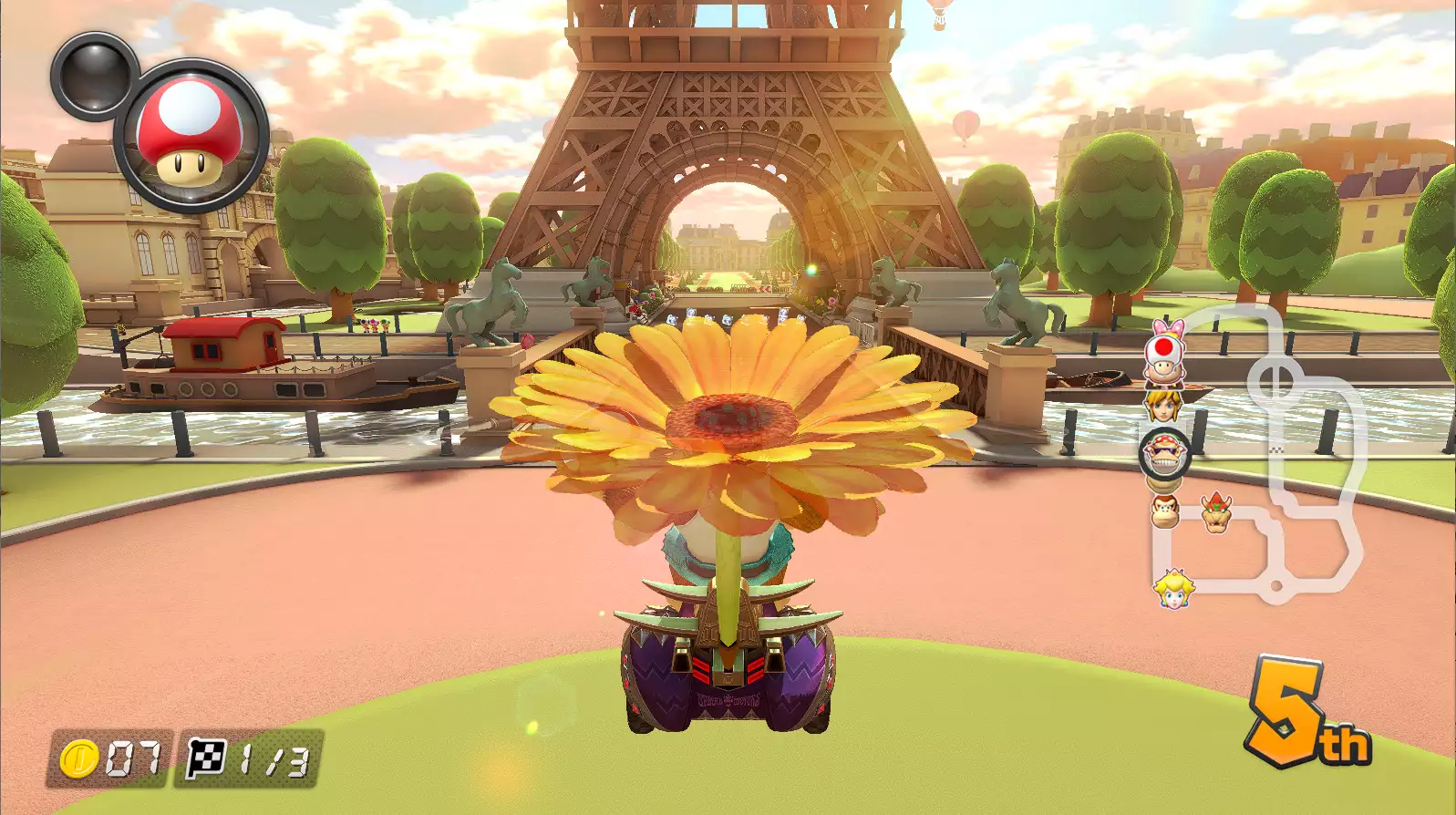Viewport: 1456px width, 815px height.
Task: Select Donkey Kong's racer icon on the minimap
Action: [x=1164, y=512]
